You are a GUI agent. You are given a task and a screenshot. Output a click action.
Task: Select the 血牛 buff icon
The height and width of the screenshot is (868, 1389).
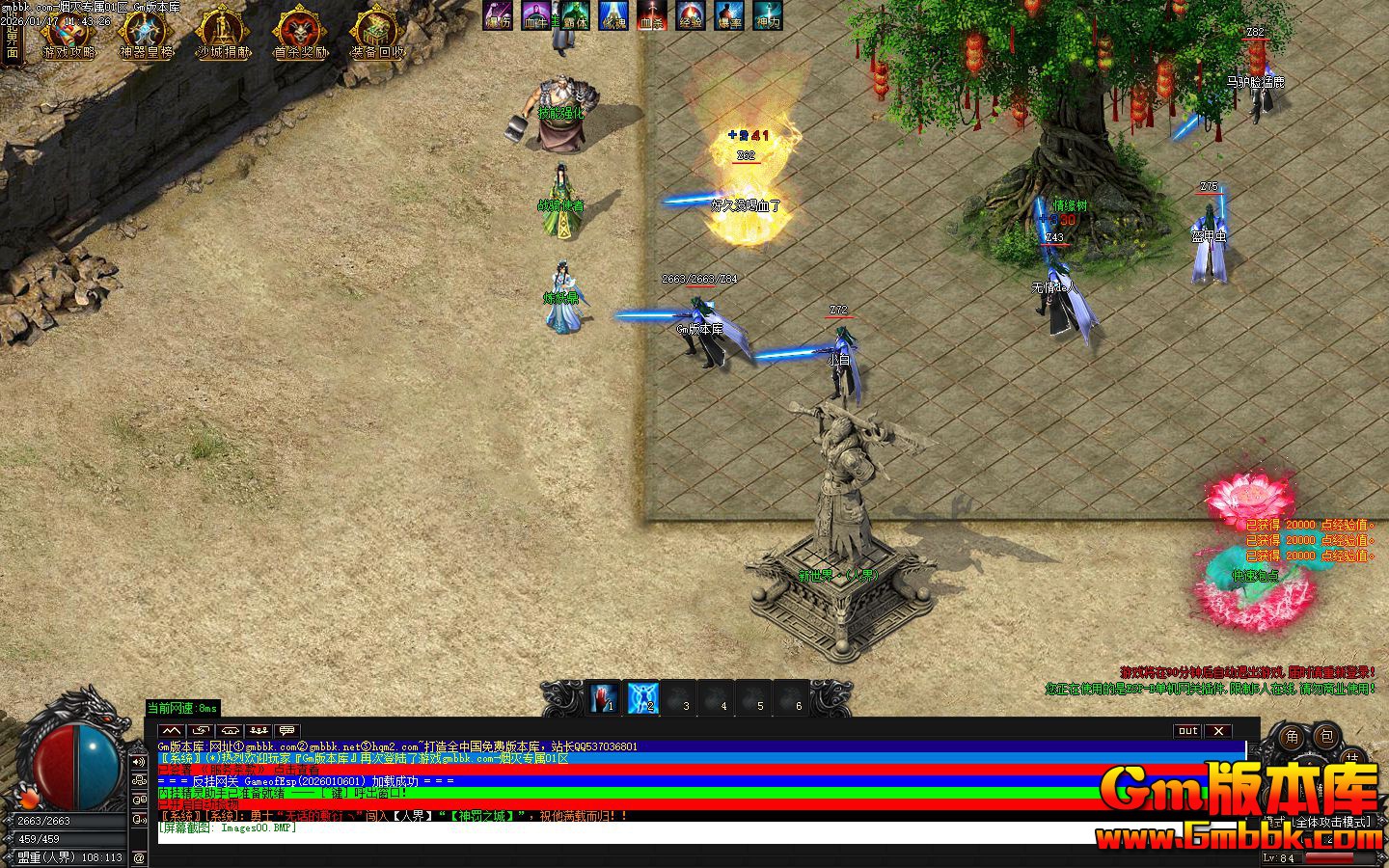tap(536, 15)
